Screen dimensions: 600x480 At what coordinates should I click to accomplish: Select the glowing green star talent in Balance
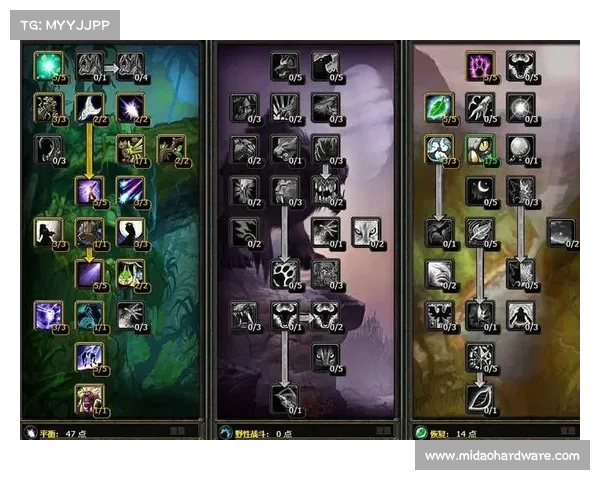(x=46, y=66)
